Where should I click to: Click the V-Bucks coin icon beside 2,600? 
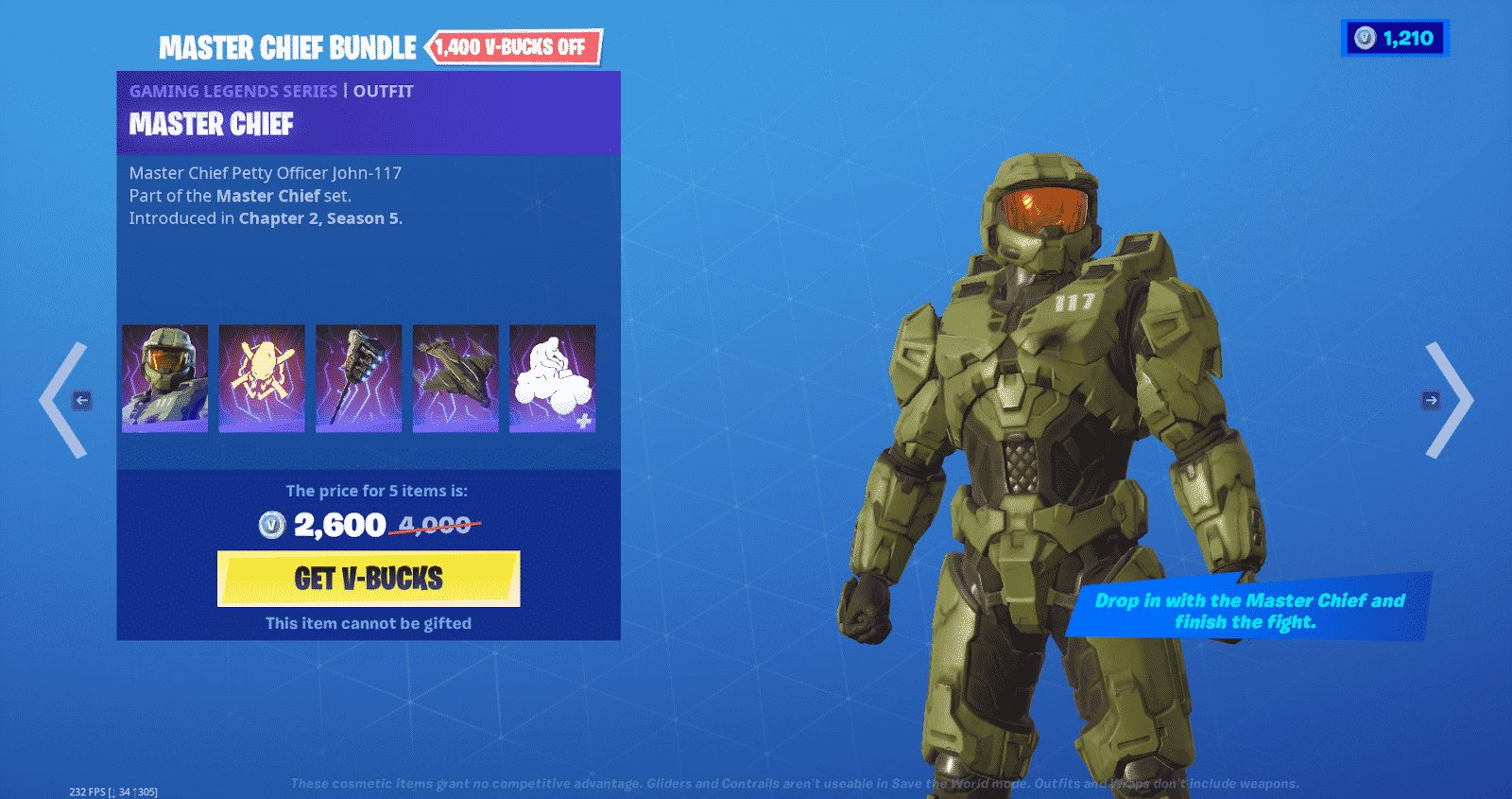pyautogui.click(x=270, y=525)
